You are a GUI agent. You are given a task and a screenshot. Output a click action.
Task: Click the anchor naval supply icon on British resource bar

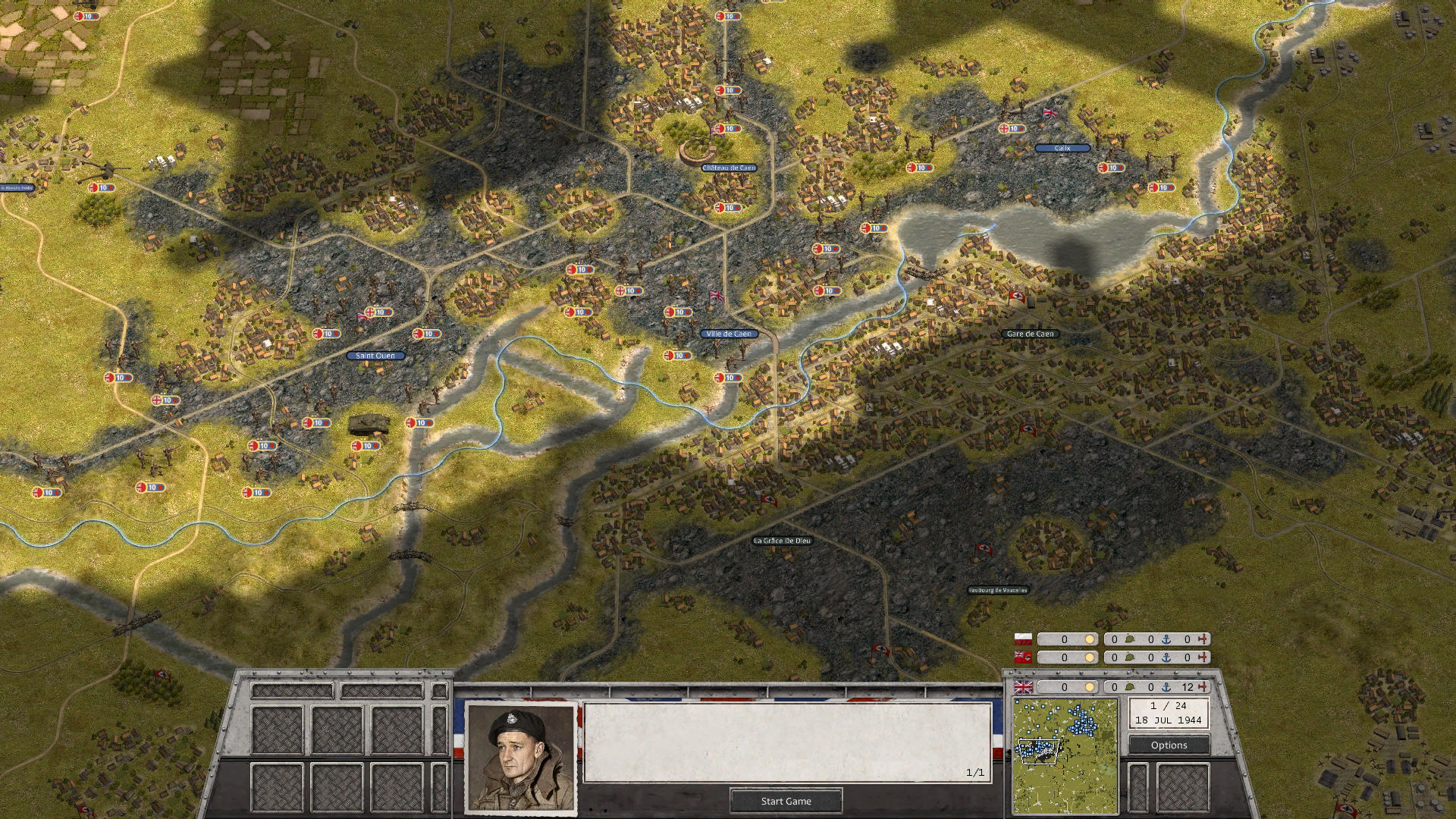[1166, 689]
